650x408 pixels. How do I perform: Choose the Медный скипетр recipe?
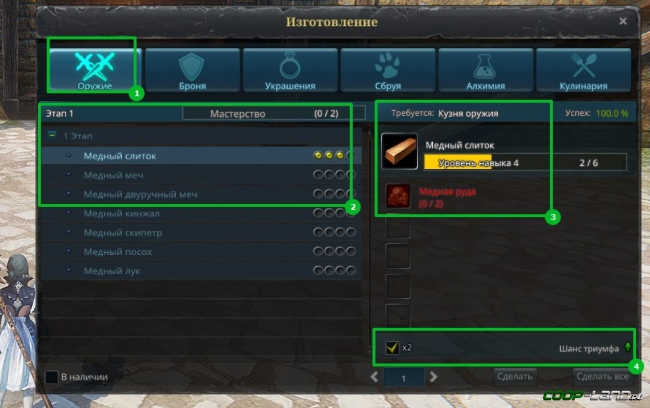(x=123, y=232)
